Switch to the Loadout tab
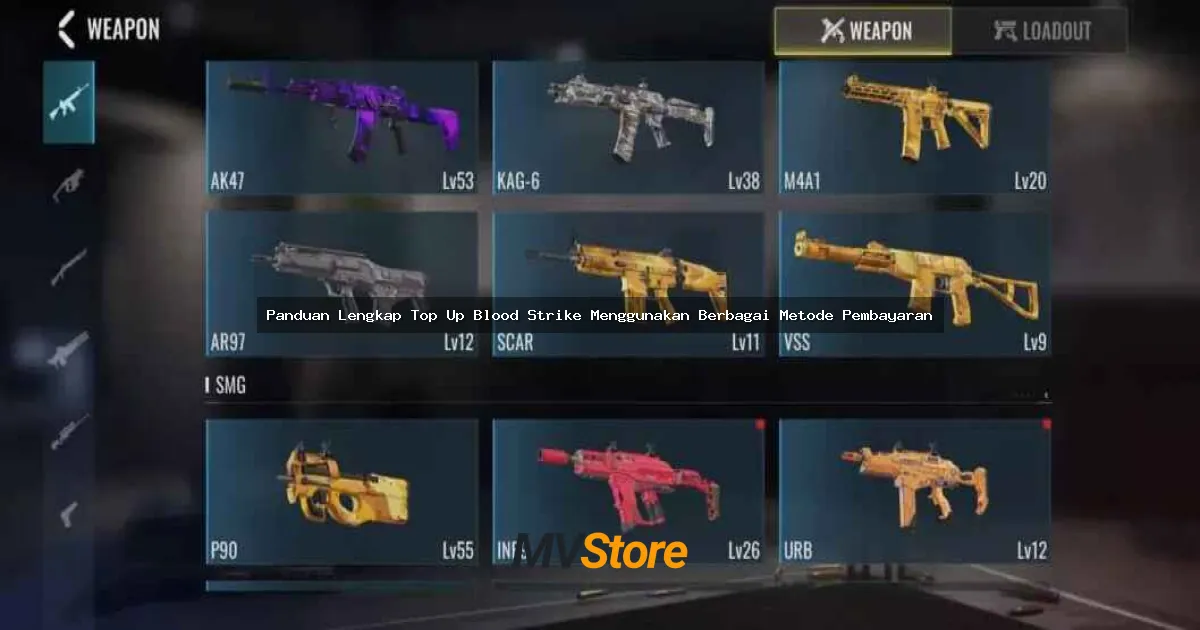This screenshot has width=1200, height=630. [x=1039, y=31]
